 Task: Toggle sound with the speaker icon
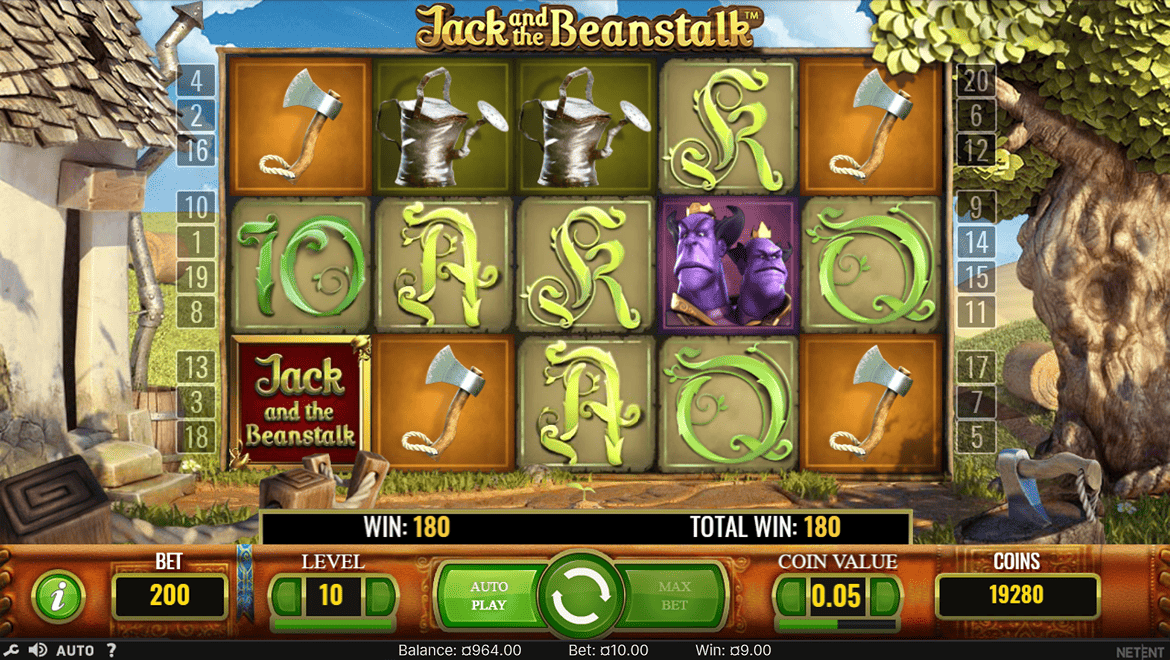pos(38,650)
